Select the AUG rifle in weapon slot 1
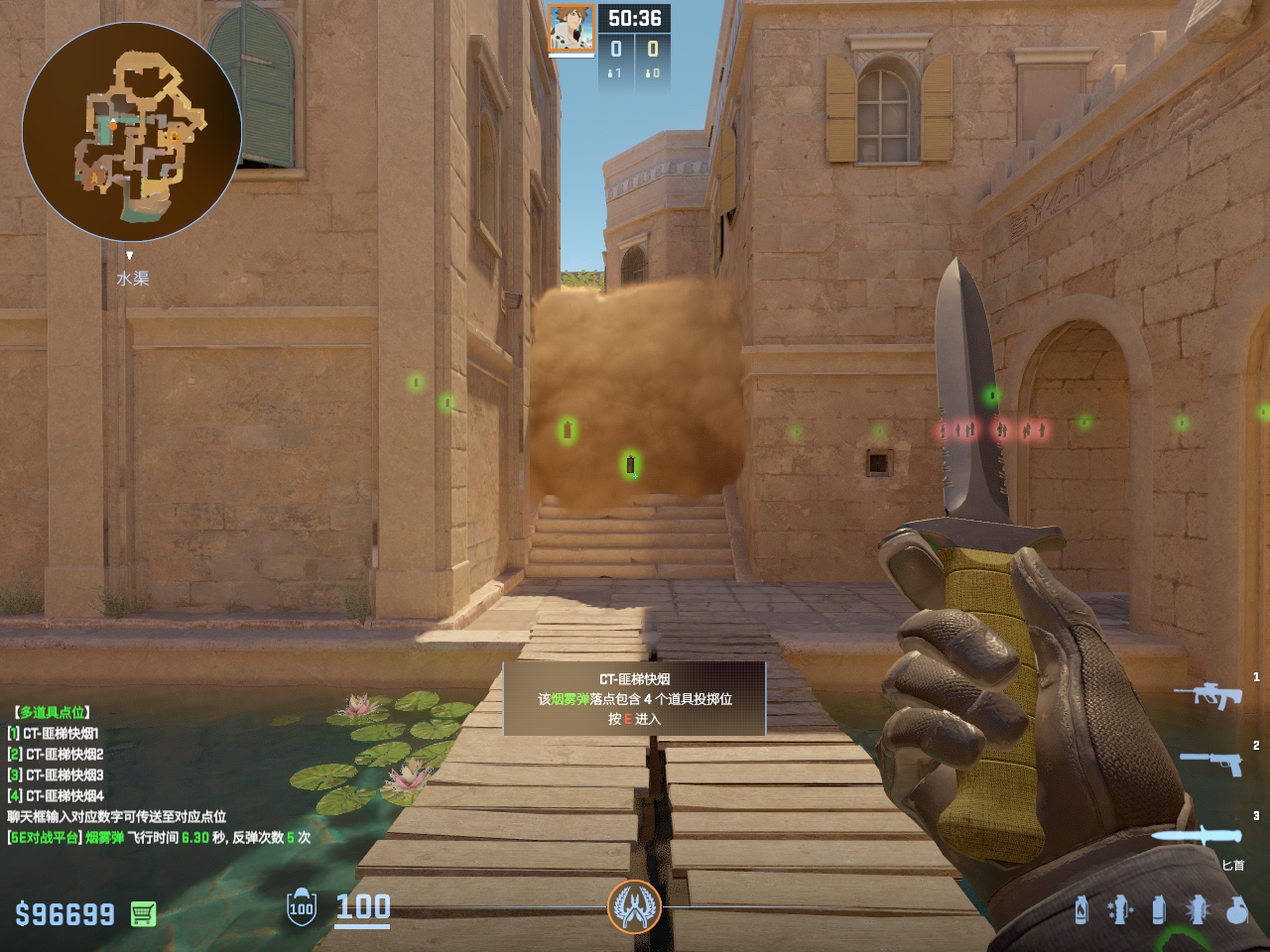 1208,694
